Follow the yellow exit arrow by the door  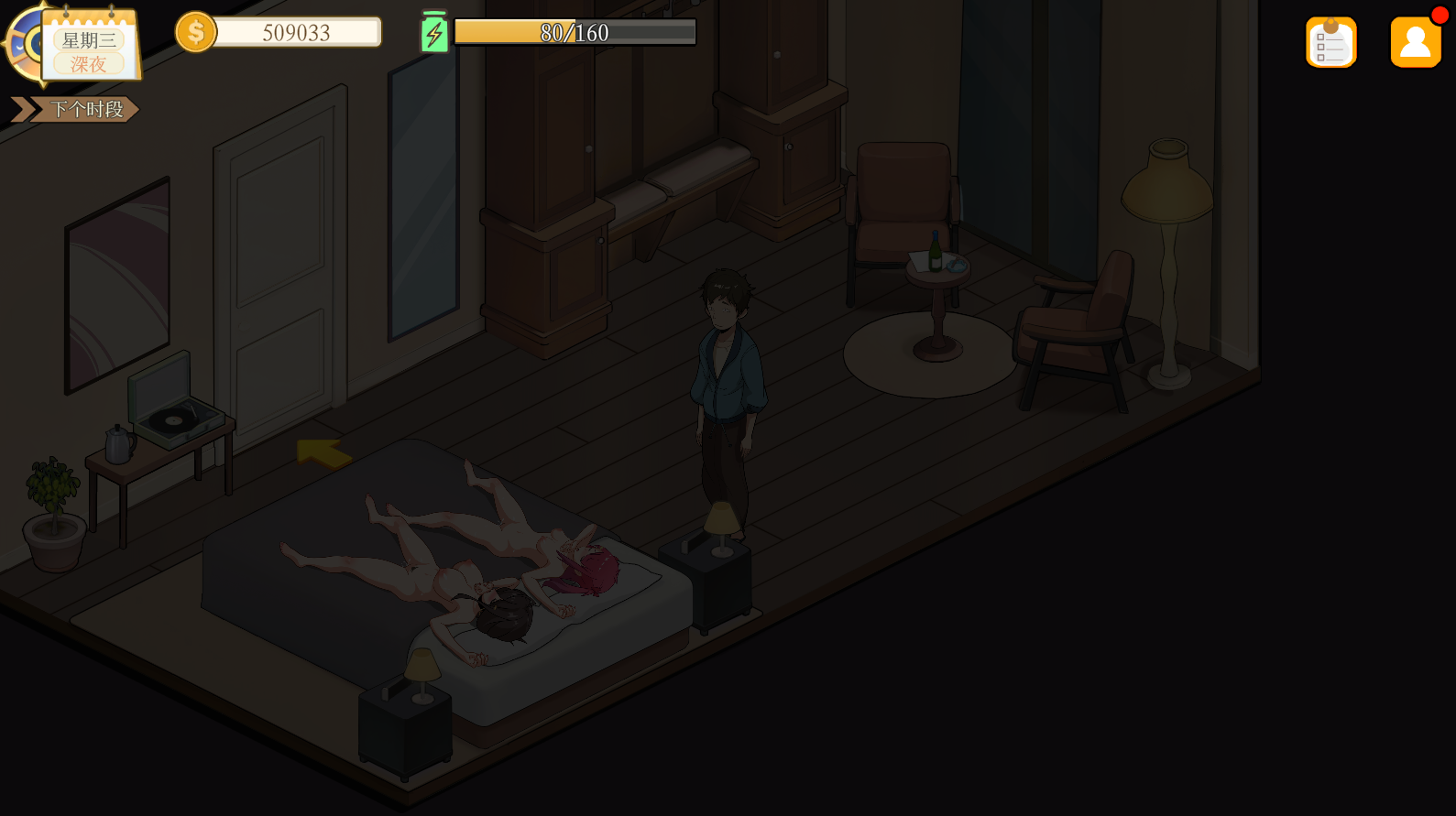coord(323,452)
